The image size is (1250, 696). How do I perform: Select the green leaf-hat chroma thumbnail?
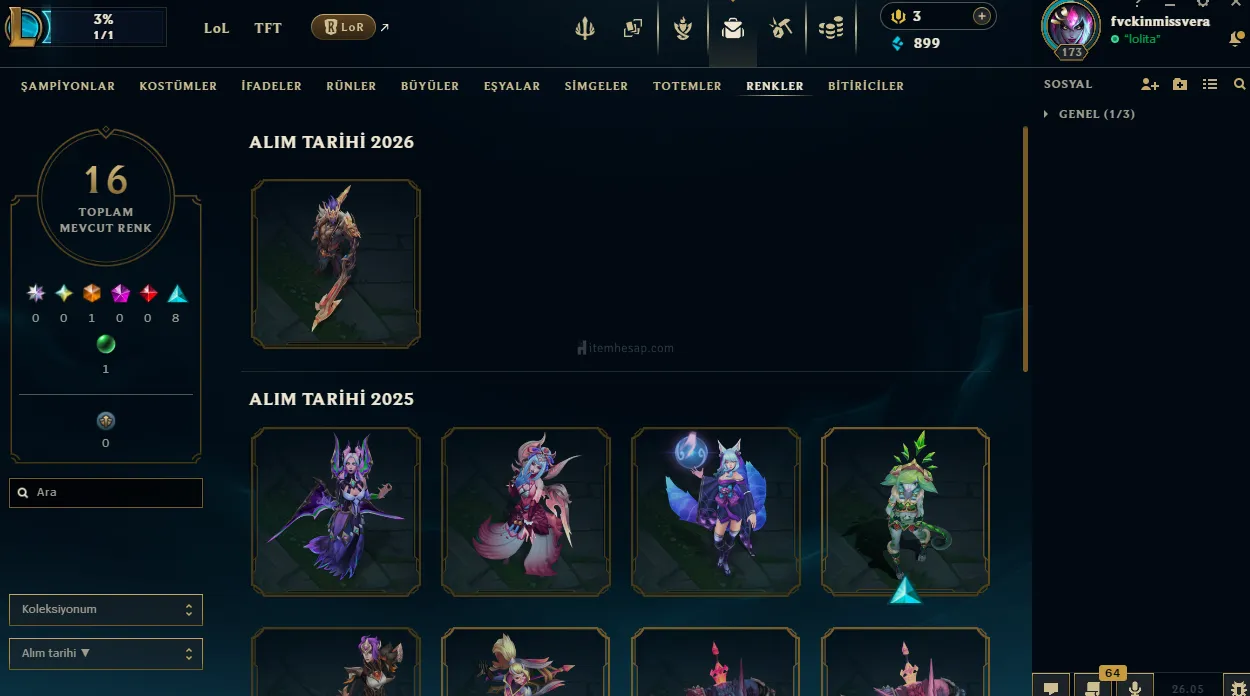pos(906,512)
